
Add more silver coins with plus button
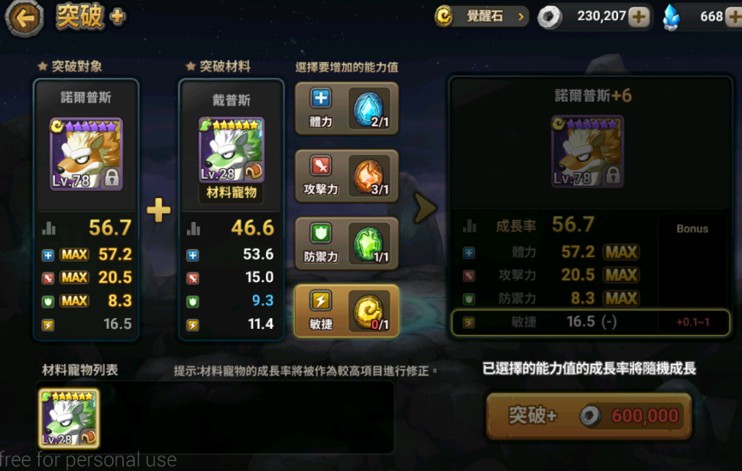(x=638, y=17)
